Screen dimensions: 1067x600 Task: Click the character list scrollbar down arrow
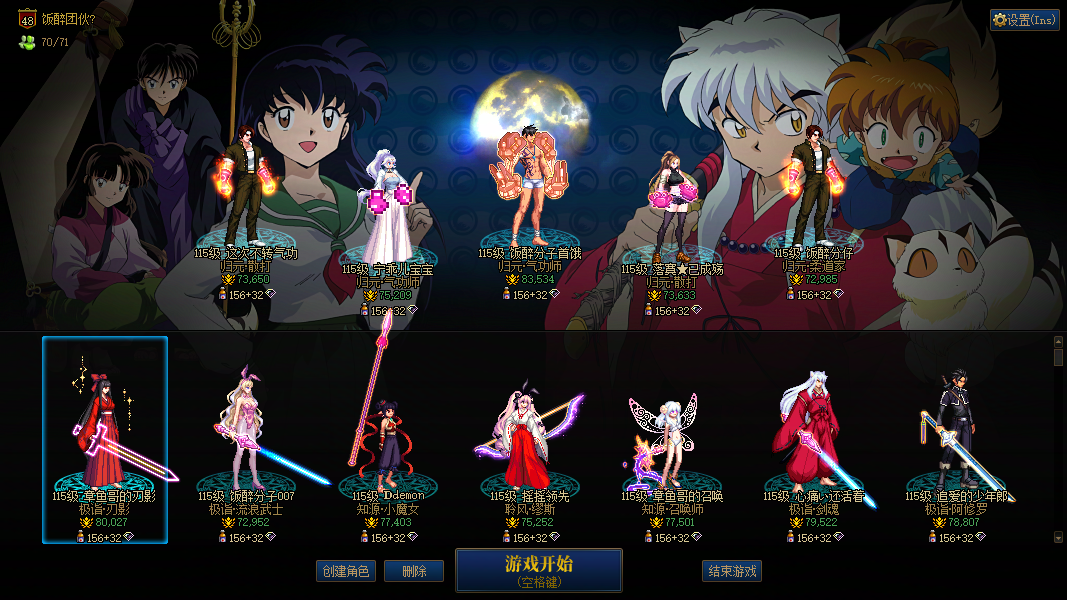1058,537
